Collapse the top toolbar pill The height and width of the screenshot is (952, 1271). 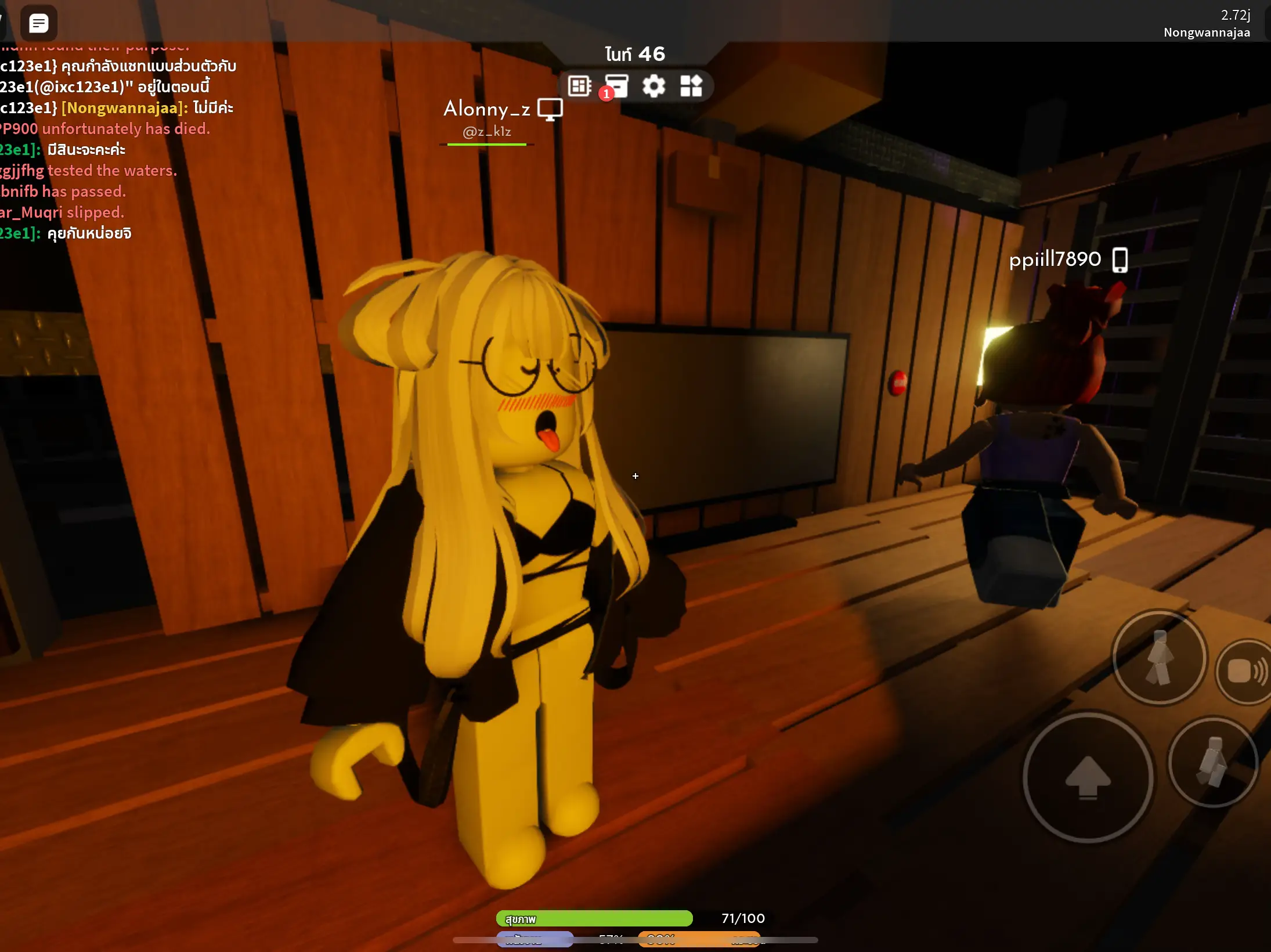tap(635, 86)
